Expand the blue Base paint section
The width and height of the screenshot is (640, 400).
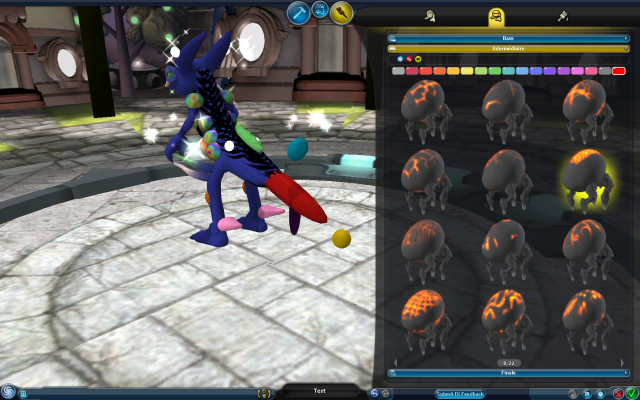tap(509, 37)
